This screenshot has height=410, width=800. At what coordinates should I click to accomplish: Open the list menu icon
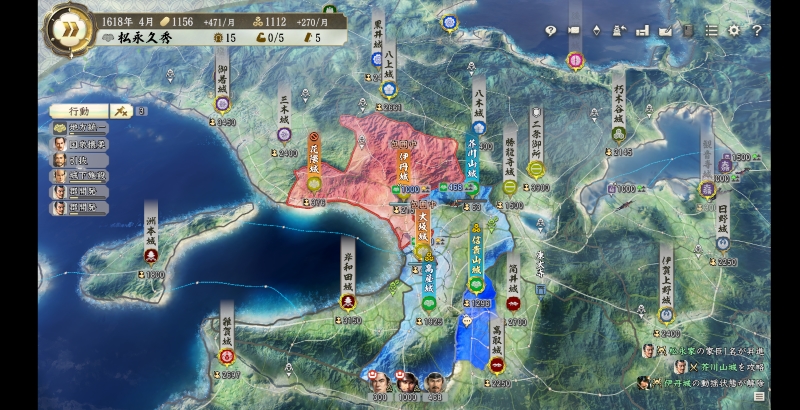[x=712, y=30]
